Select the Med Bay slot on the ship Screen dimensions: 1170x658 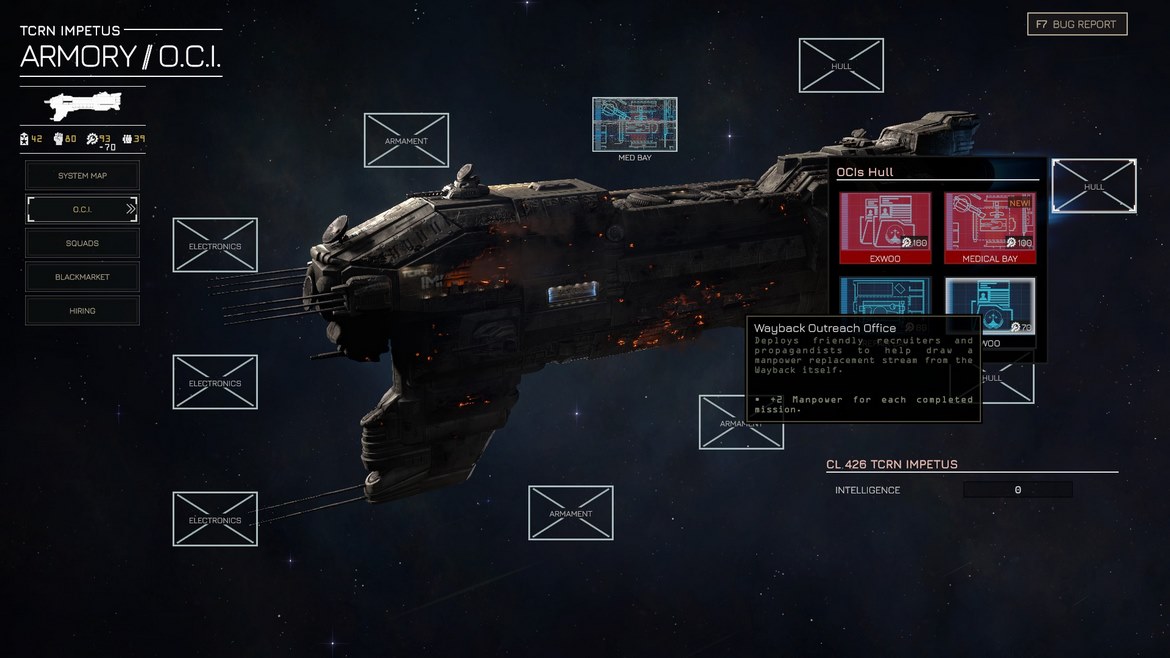tap(634, 125)
